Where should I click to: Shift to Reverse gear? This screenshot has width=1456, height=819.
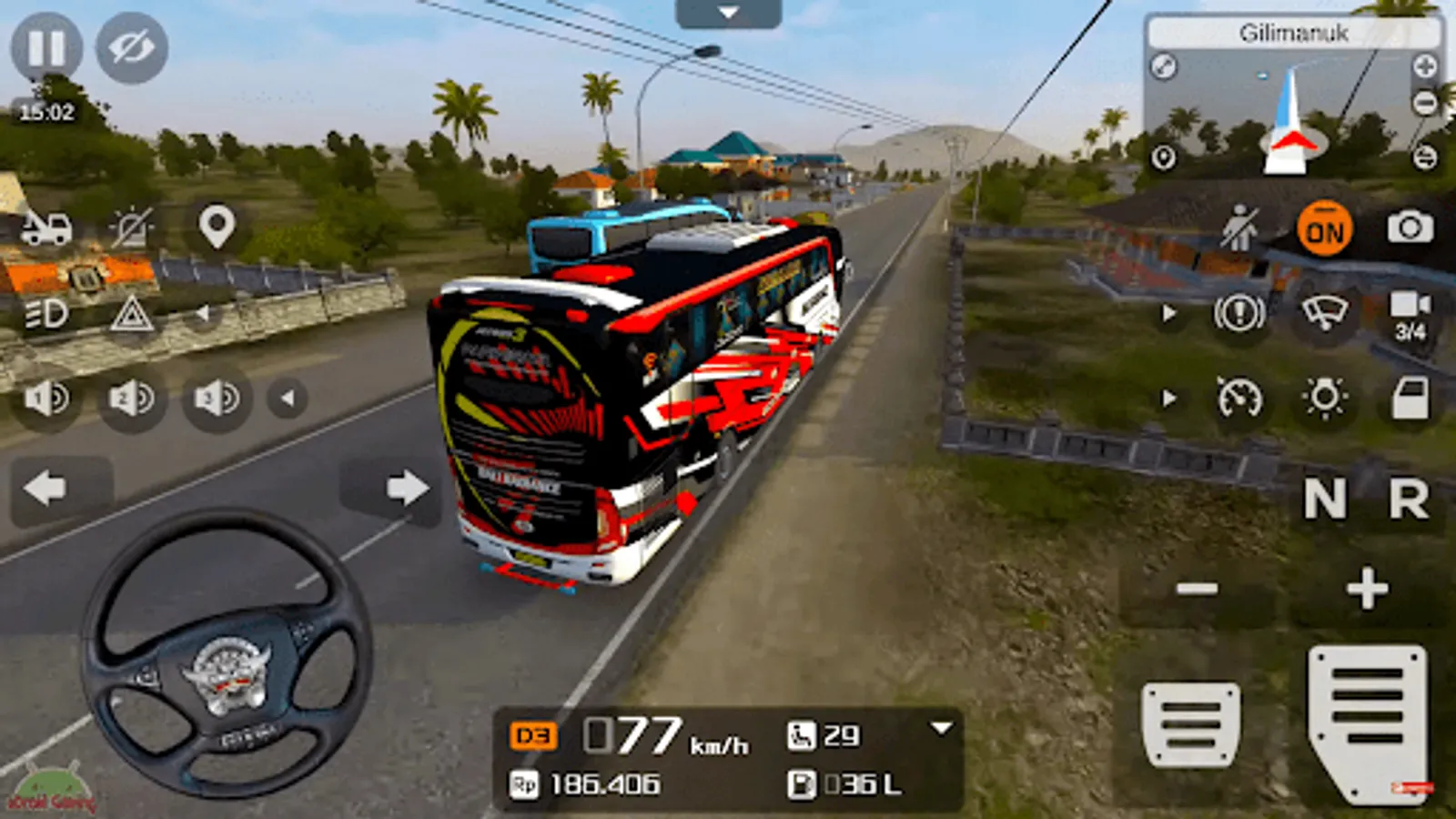(x=1409, y=499)
